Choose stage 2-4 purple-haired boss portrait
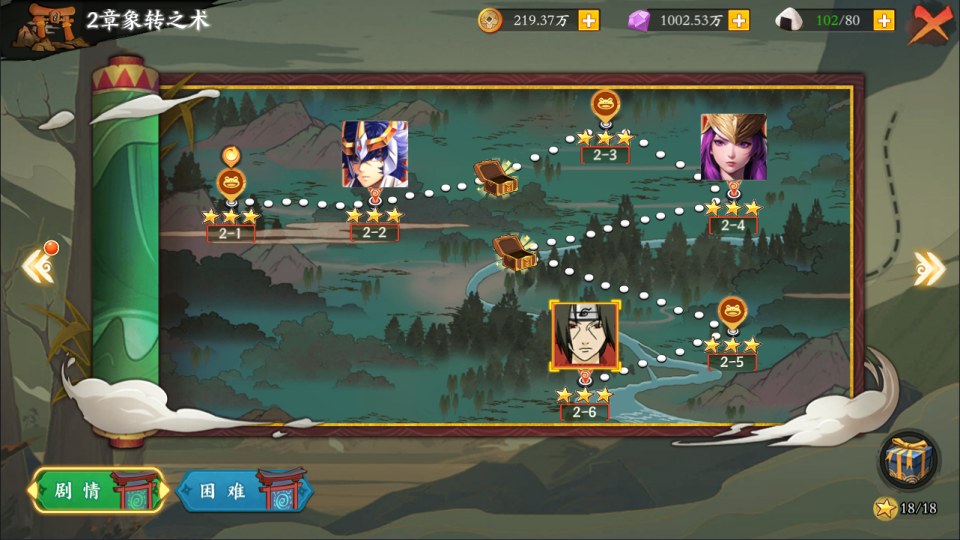The height and width of the screenshot is (540, 960). click(x=733, y=147)
